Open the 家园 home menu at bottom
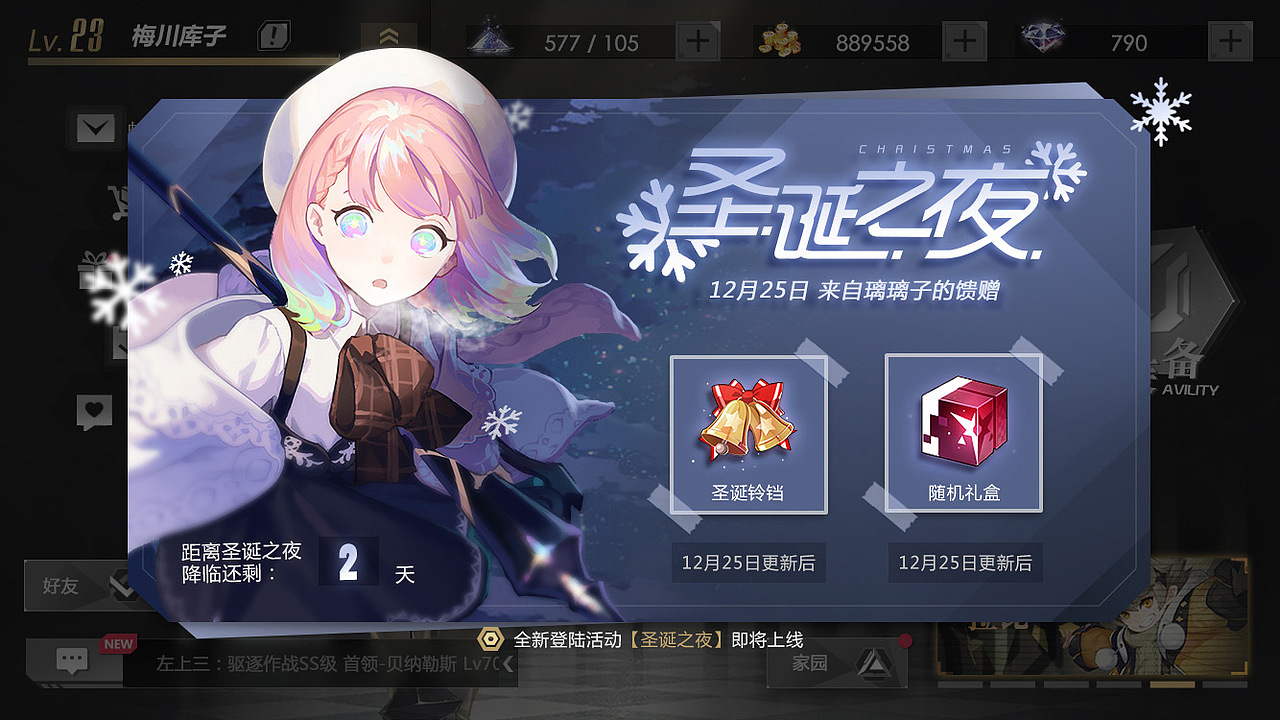 click(836, 662)
